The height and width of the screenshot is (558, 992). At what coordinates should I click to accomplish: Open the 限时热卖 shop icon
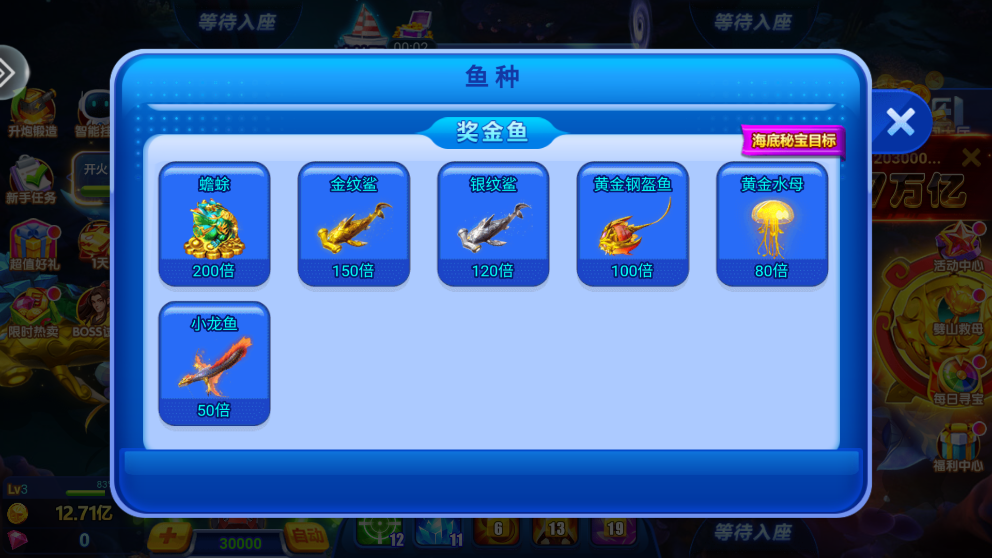click(33, 313)
